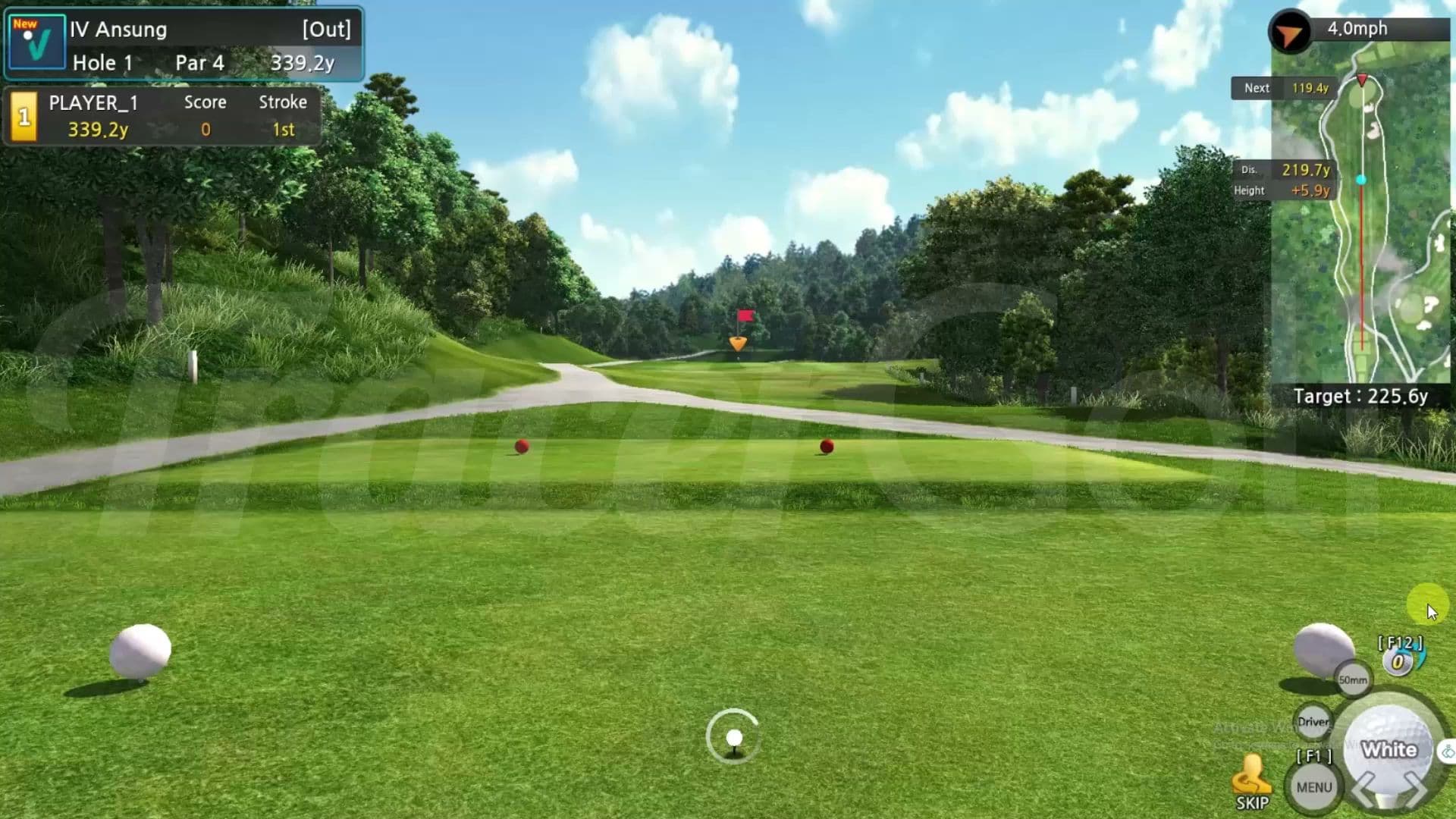Viewport: 1456px width, 819px height.
Task: Switch the tee color from White
Action: coord(1389,749)
